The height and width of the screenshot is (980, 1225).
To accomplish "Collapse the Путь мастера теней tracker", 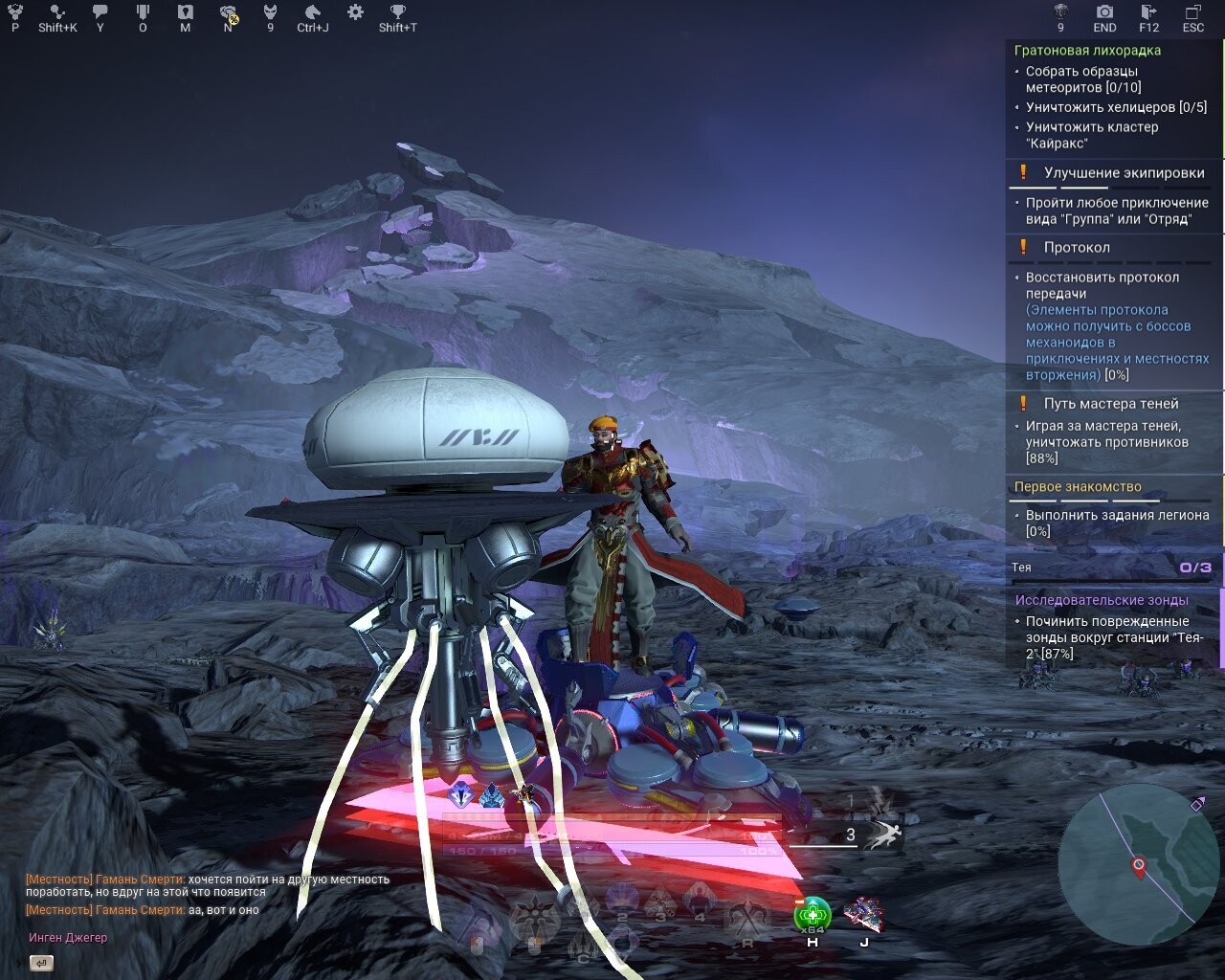I will tap(1111, 403).
